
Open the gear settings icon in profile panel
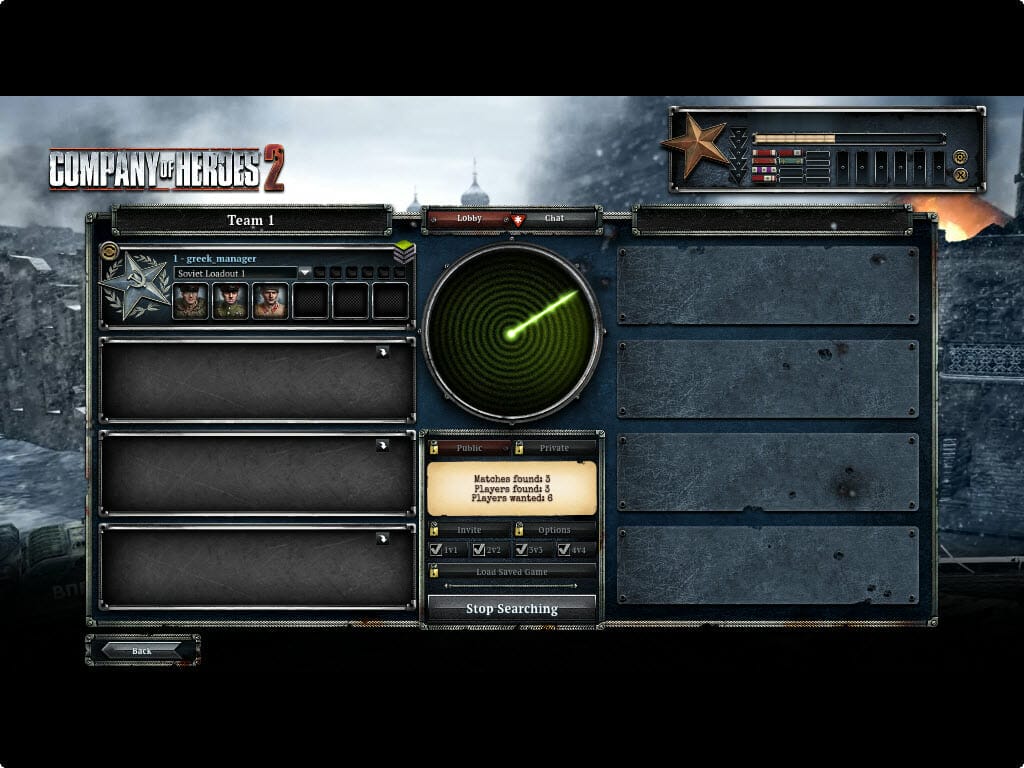[960, 157]
